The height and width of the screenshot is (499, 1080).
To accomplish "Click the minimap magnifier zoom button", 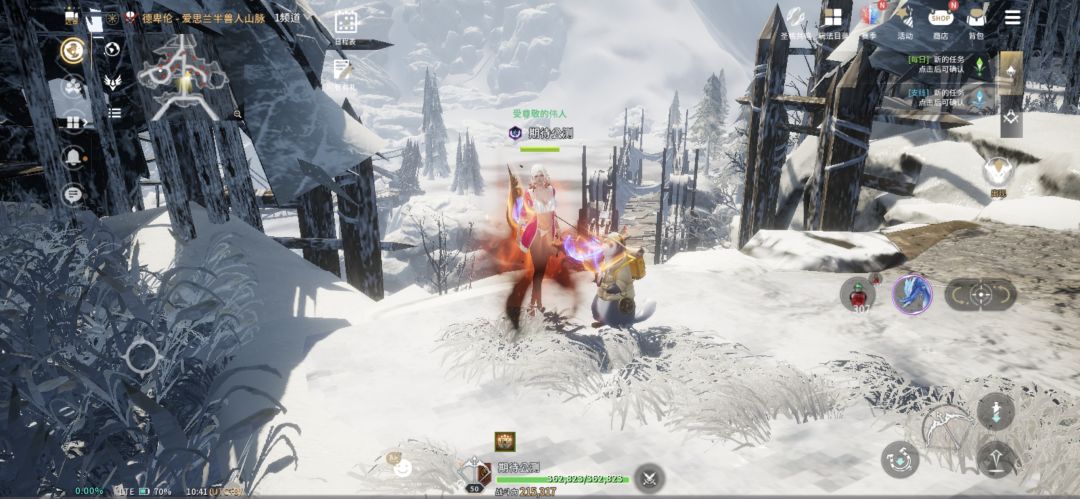I will coord(238,115).
